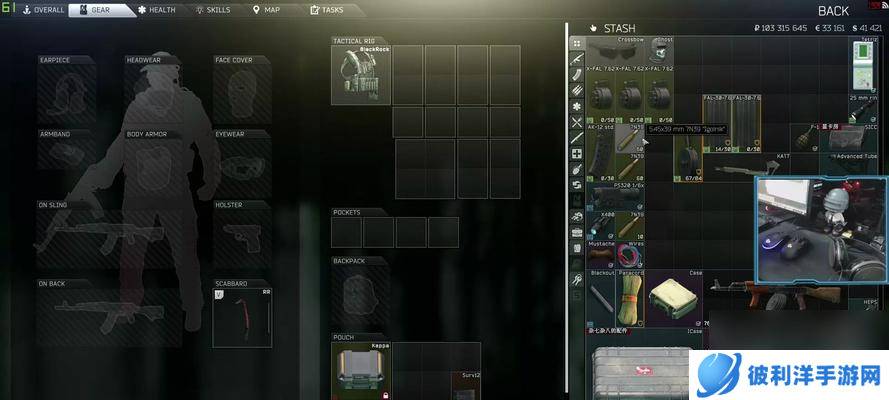Select the Kappa secure container pouch

click(x=360, y=370)
